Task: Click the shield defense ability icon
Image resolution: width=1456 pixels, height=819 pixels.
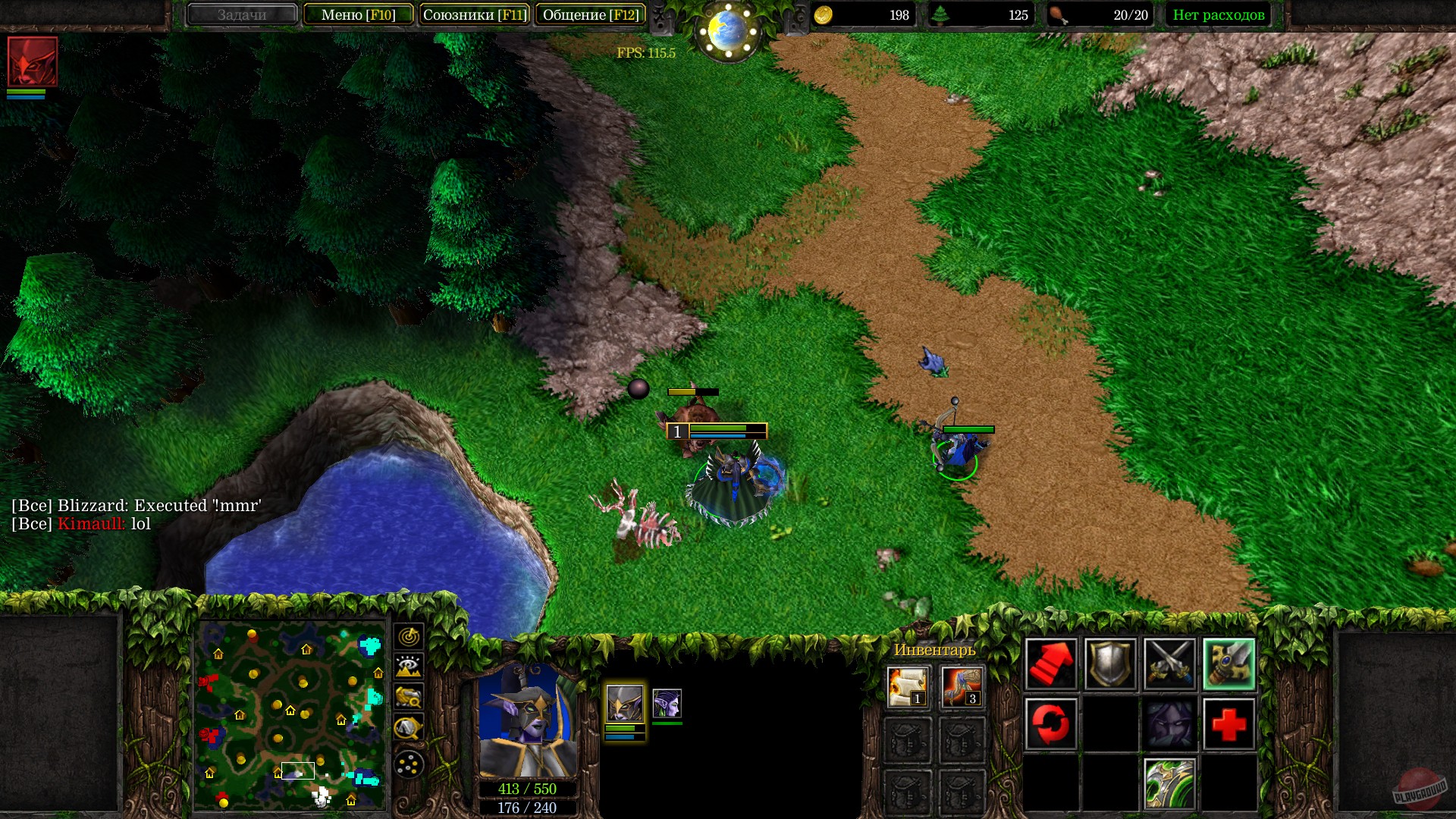Action: point(1110,664)
